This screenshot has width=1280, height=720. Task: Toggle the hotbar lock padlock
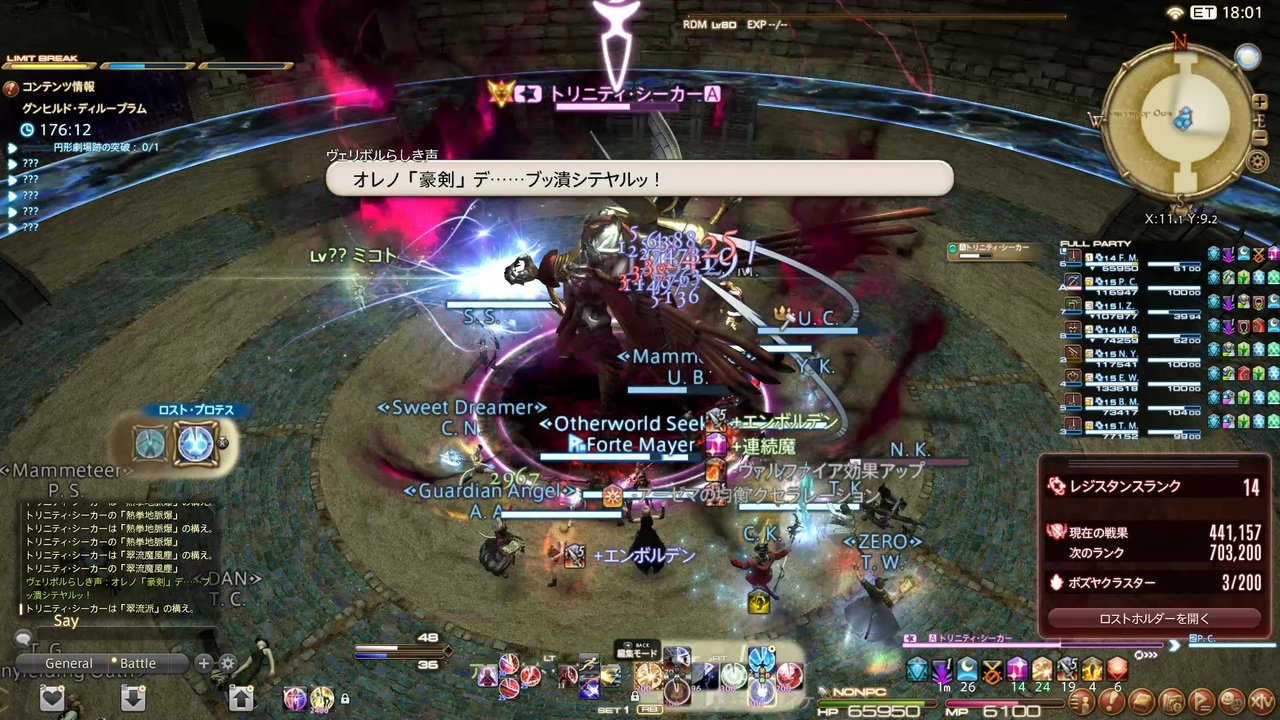(344, 699)
